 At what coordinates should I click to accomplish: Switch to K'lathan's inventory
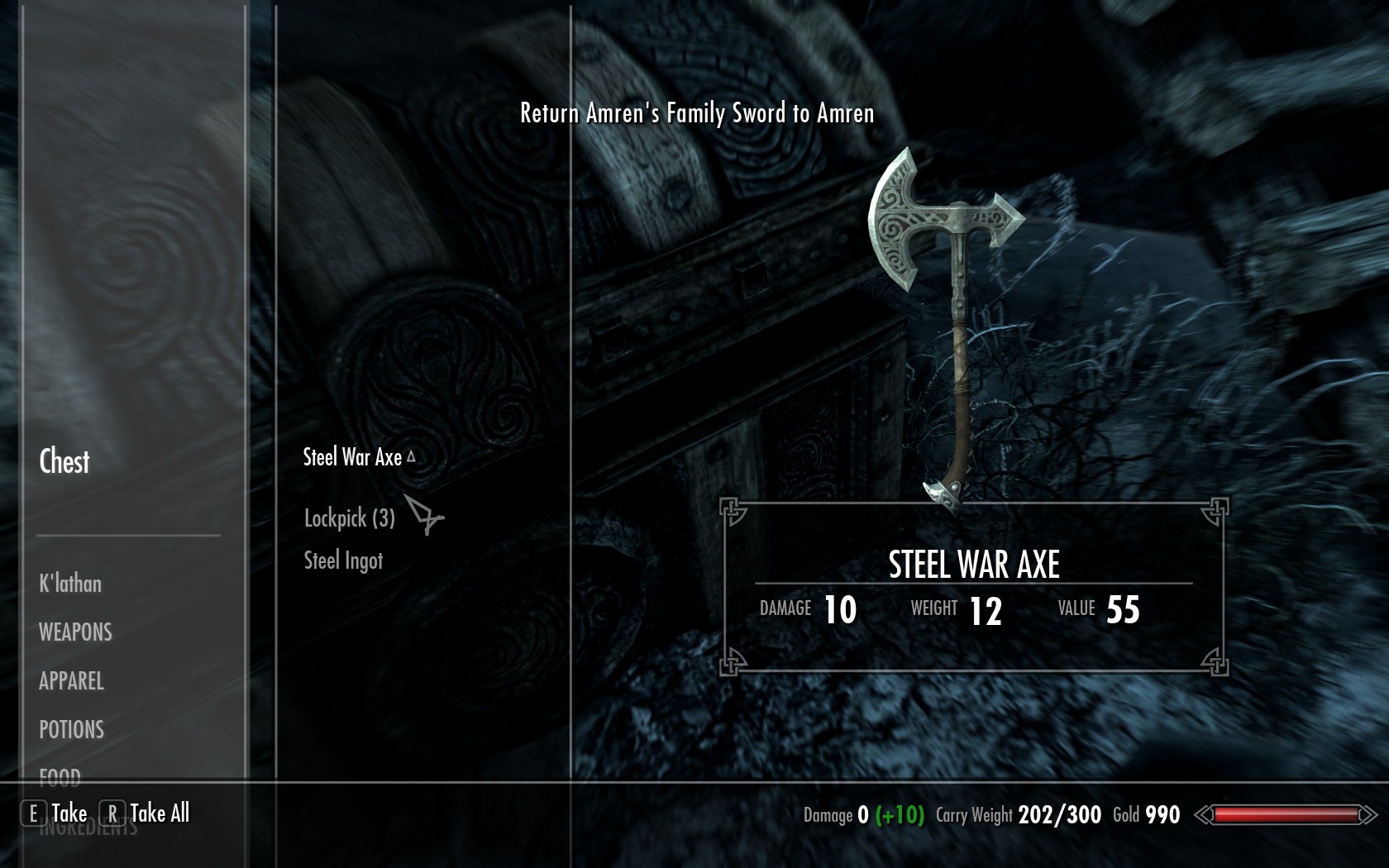point(70,584)
